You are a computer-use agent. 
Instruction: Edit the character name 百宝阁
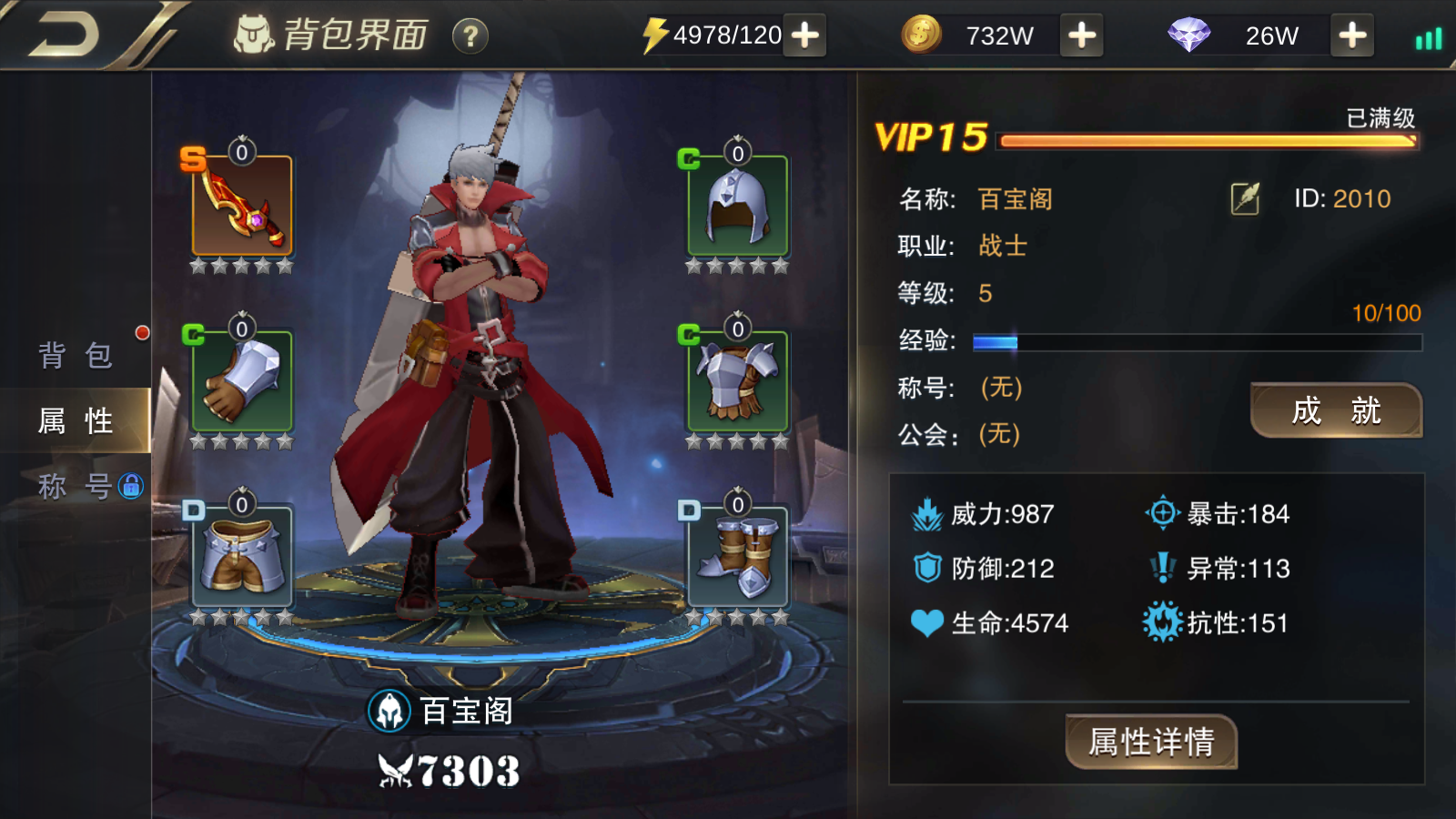pyautogui.click(x=1245, y=198)
